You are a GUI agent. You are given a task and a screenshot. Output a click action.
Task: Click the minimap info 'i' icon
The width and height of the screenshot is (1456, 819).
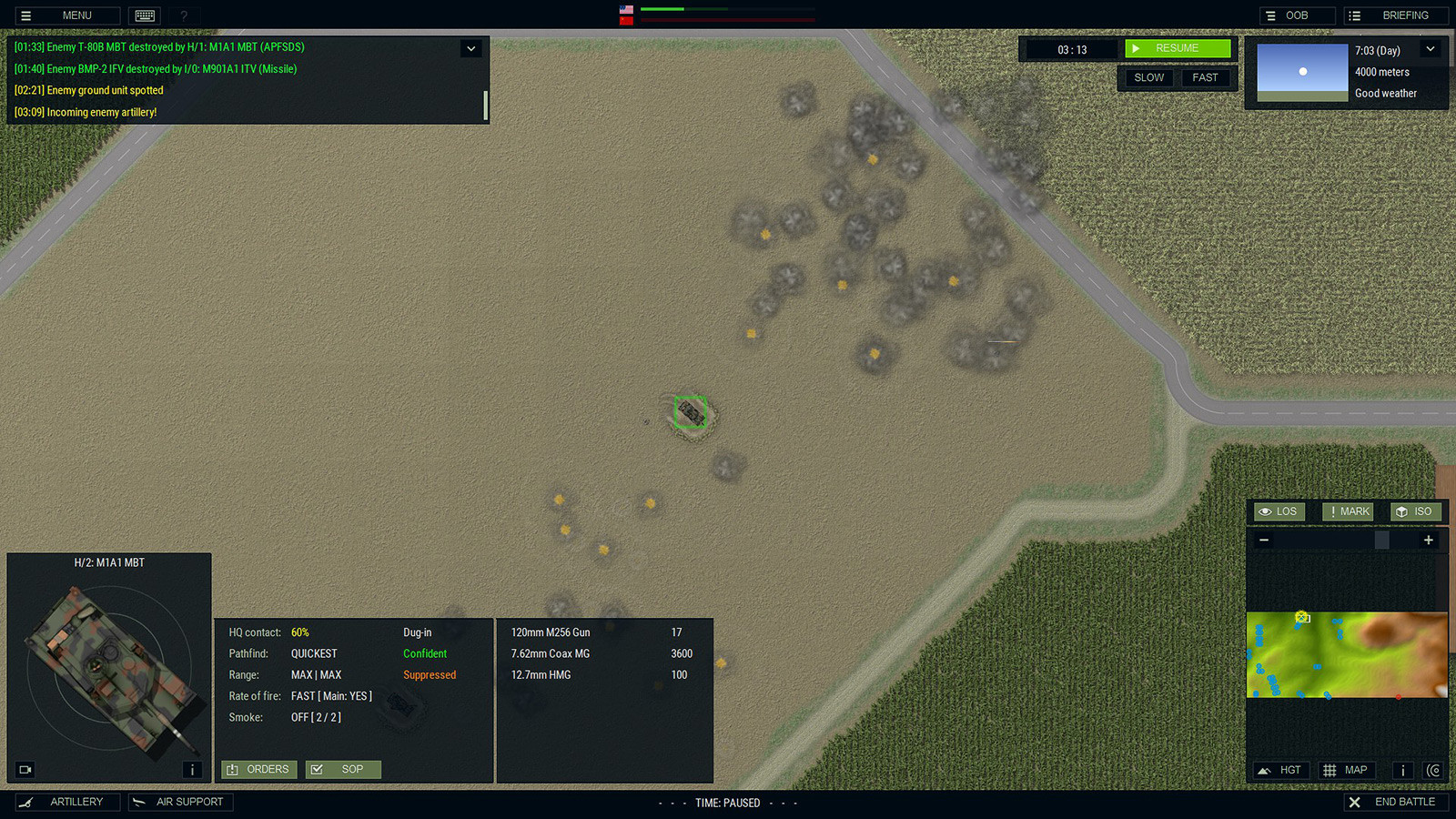pos(1402,770)
